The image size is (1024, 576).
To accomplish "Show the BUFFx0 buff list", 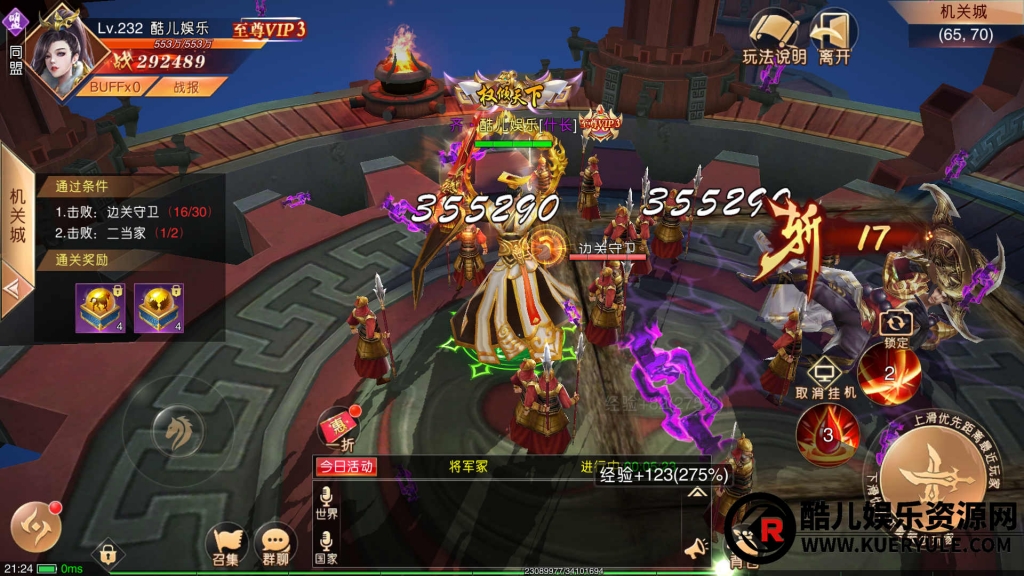I will click(113, 87).
